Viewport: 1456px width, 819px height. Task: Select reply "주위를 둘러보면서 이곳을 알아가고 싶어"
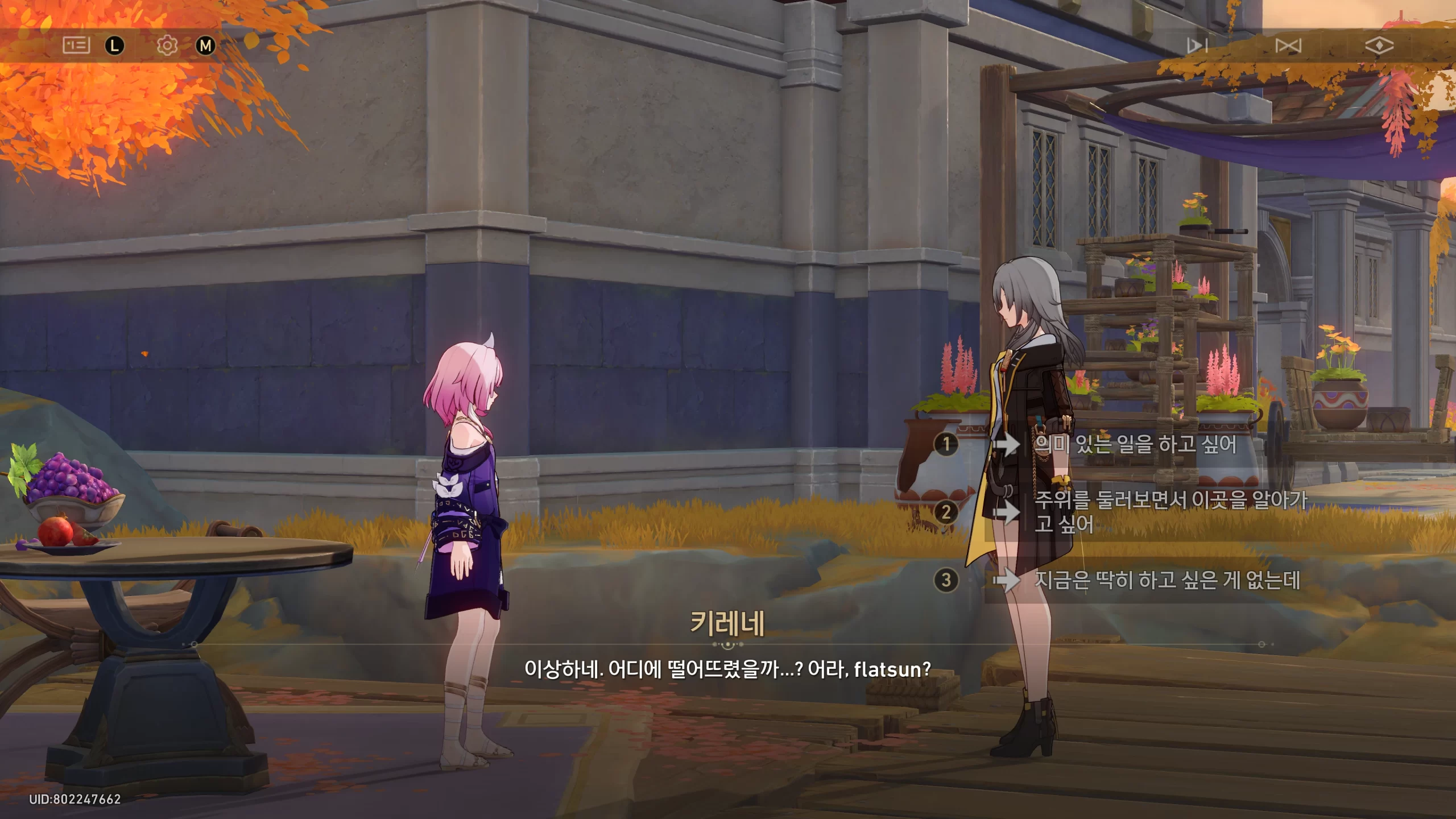(x=1169, y=512)
